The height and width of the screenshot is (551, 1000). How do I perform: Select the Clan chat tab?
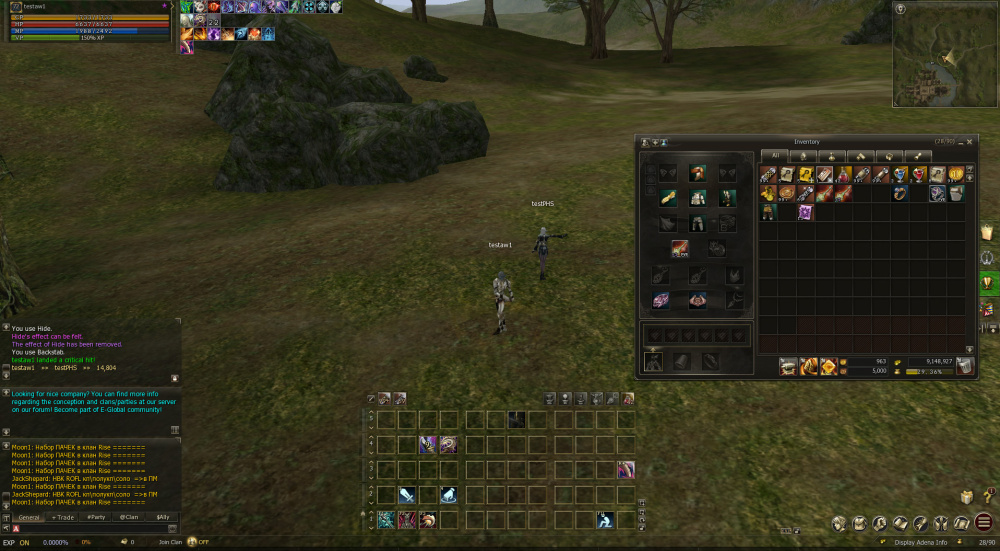click(129, 517)
